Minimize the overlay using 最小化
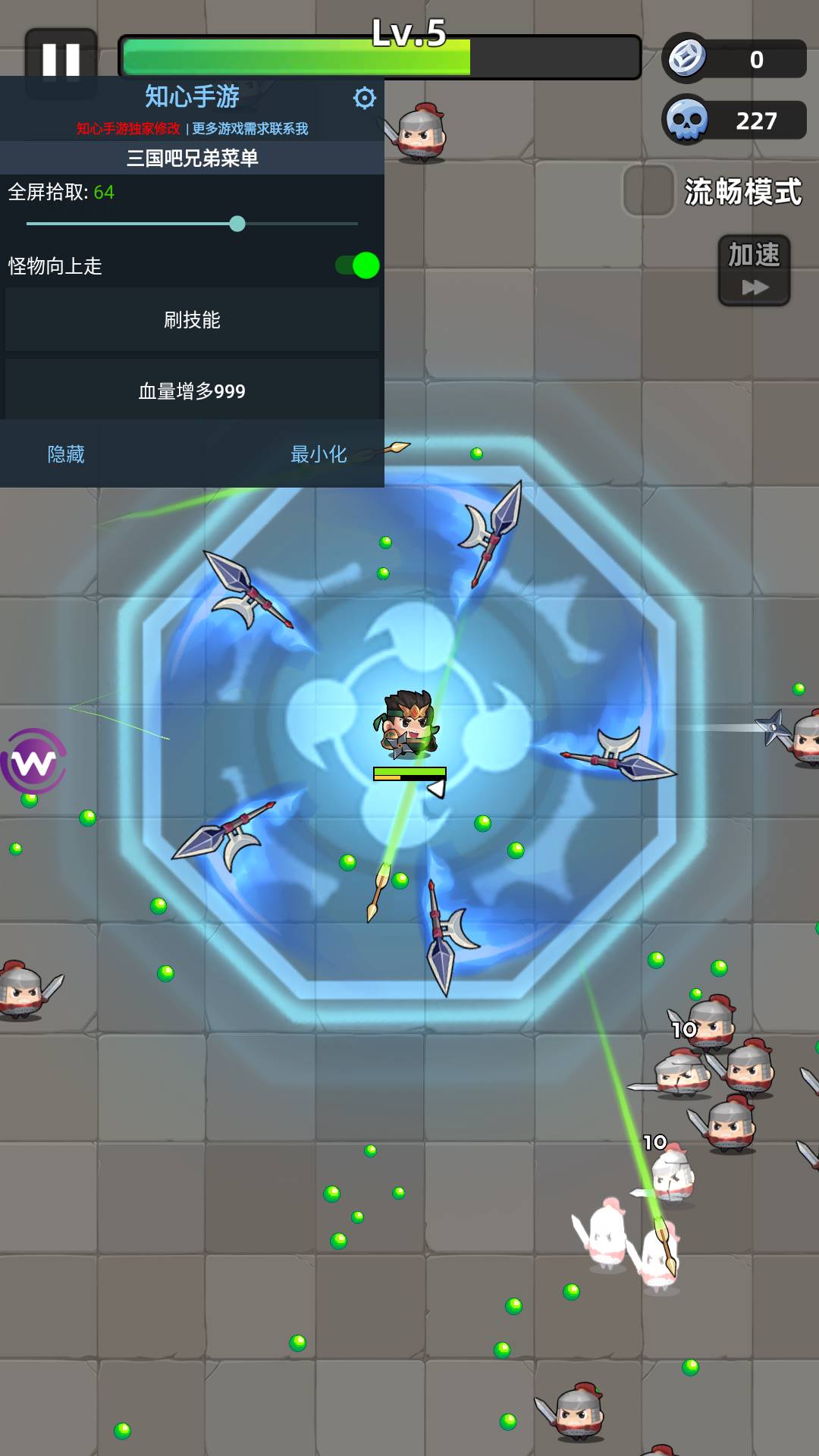 (x=318, y=454)
